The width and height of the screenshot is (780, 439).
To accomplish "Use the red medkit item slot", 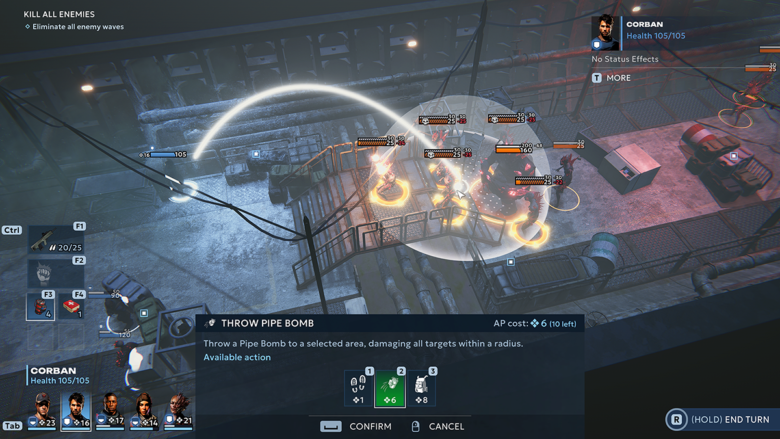I will [72, 306].
